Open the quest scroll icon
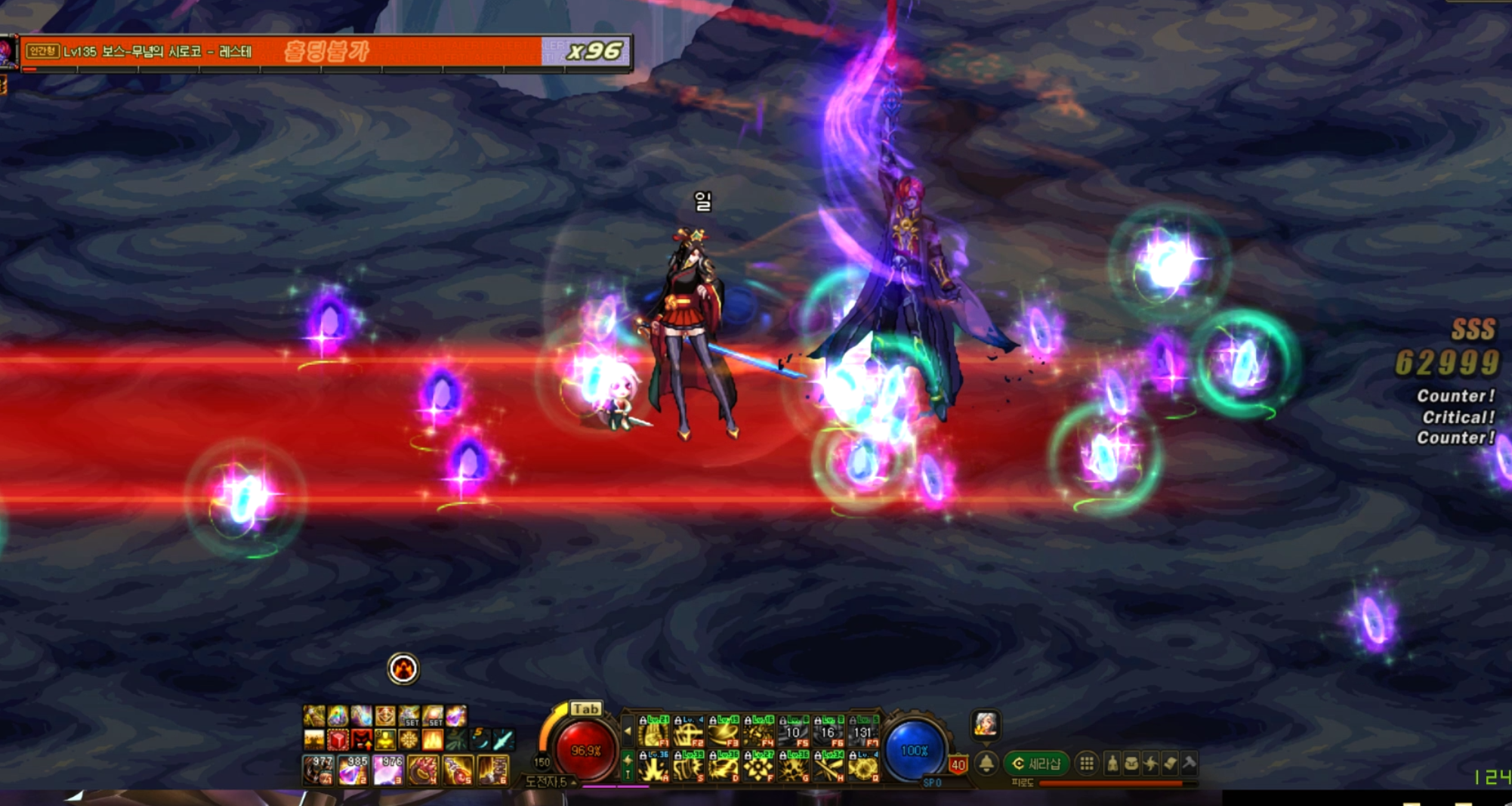The image size is (1512, 806). click(x=1170, y=764)
